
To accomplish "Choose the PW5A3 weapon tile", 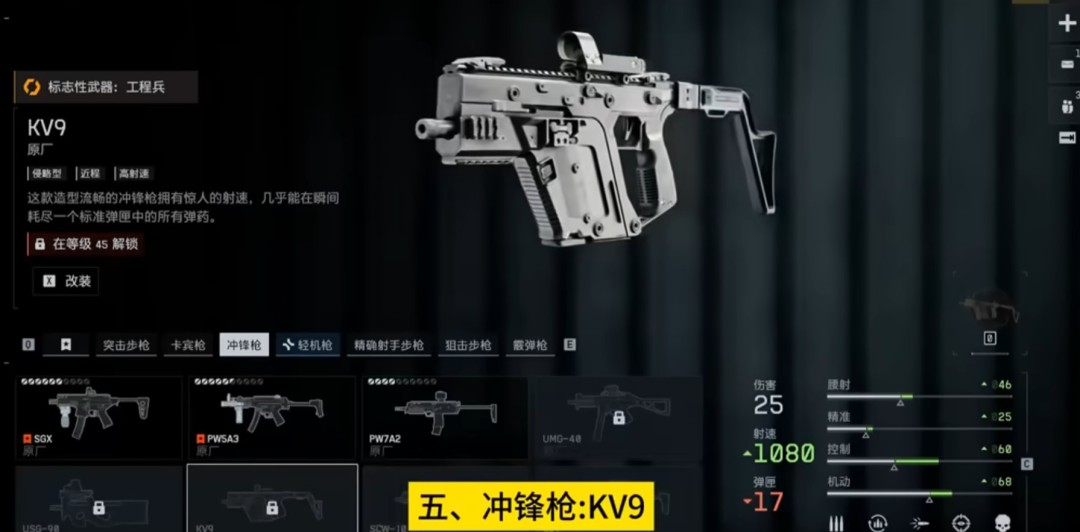I will [x=272, y=417].
